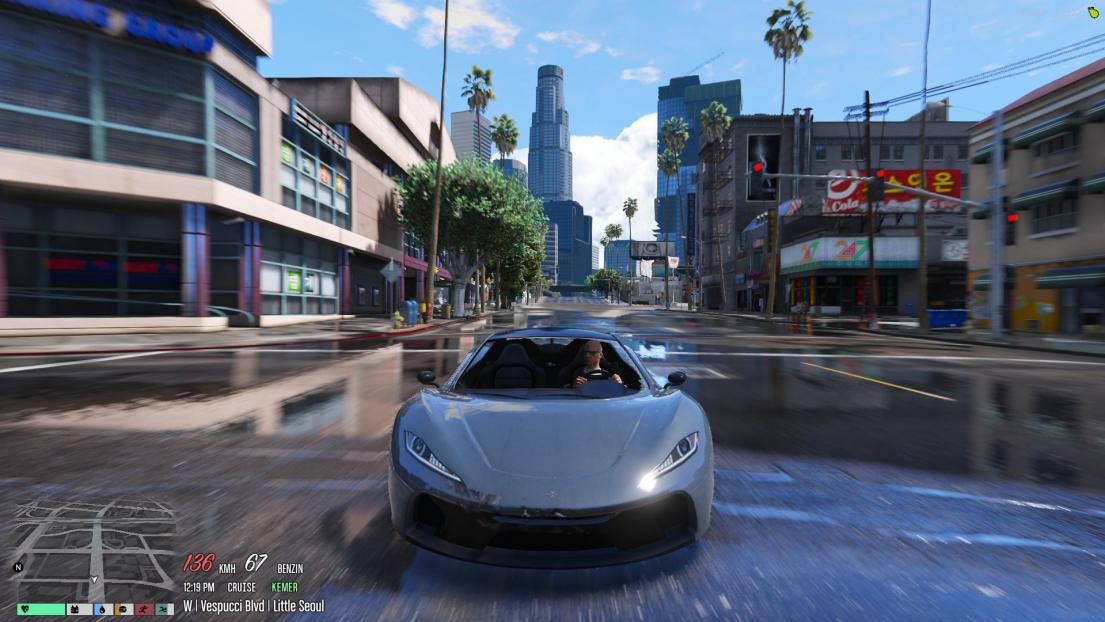Click the white player arrow on the minimap

click(95, 579)
